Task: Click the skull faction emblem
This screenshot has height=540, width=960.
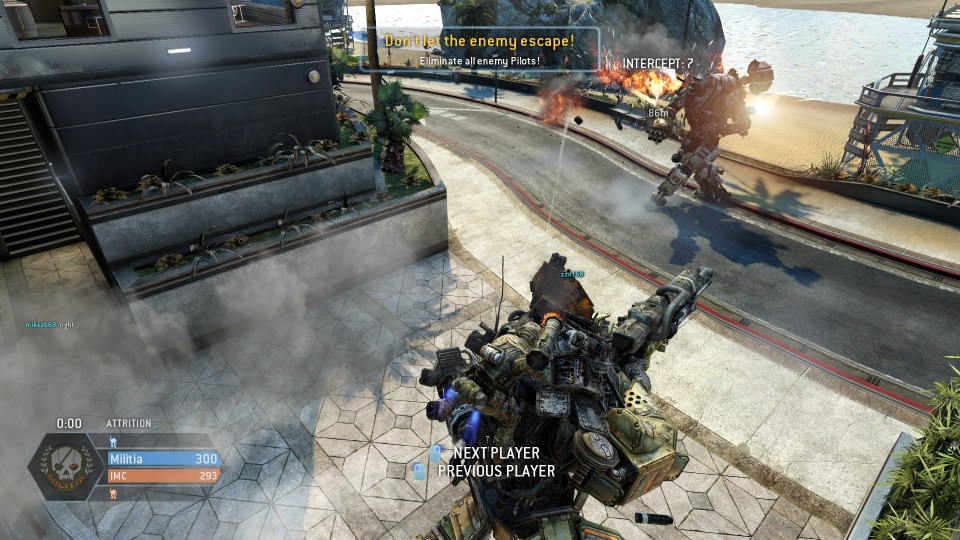Action: (x=66, y=467)
